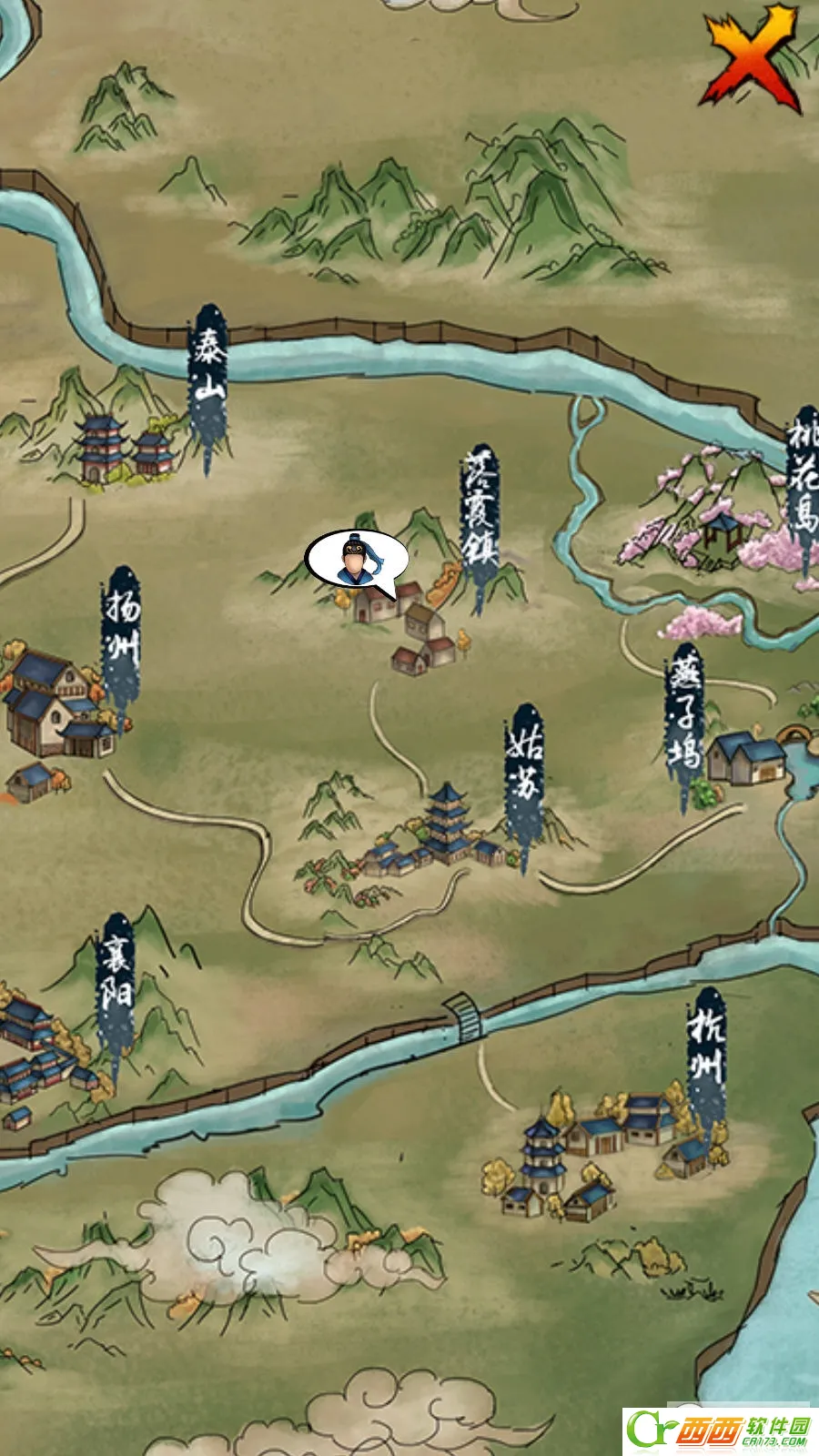Travel to the 襄阳 location label
819x1456 pixels.
point(116,978)
